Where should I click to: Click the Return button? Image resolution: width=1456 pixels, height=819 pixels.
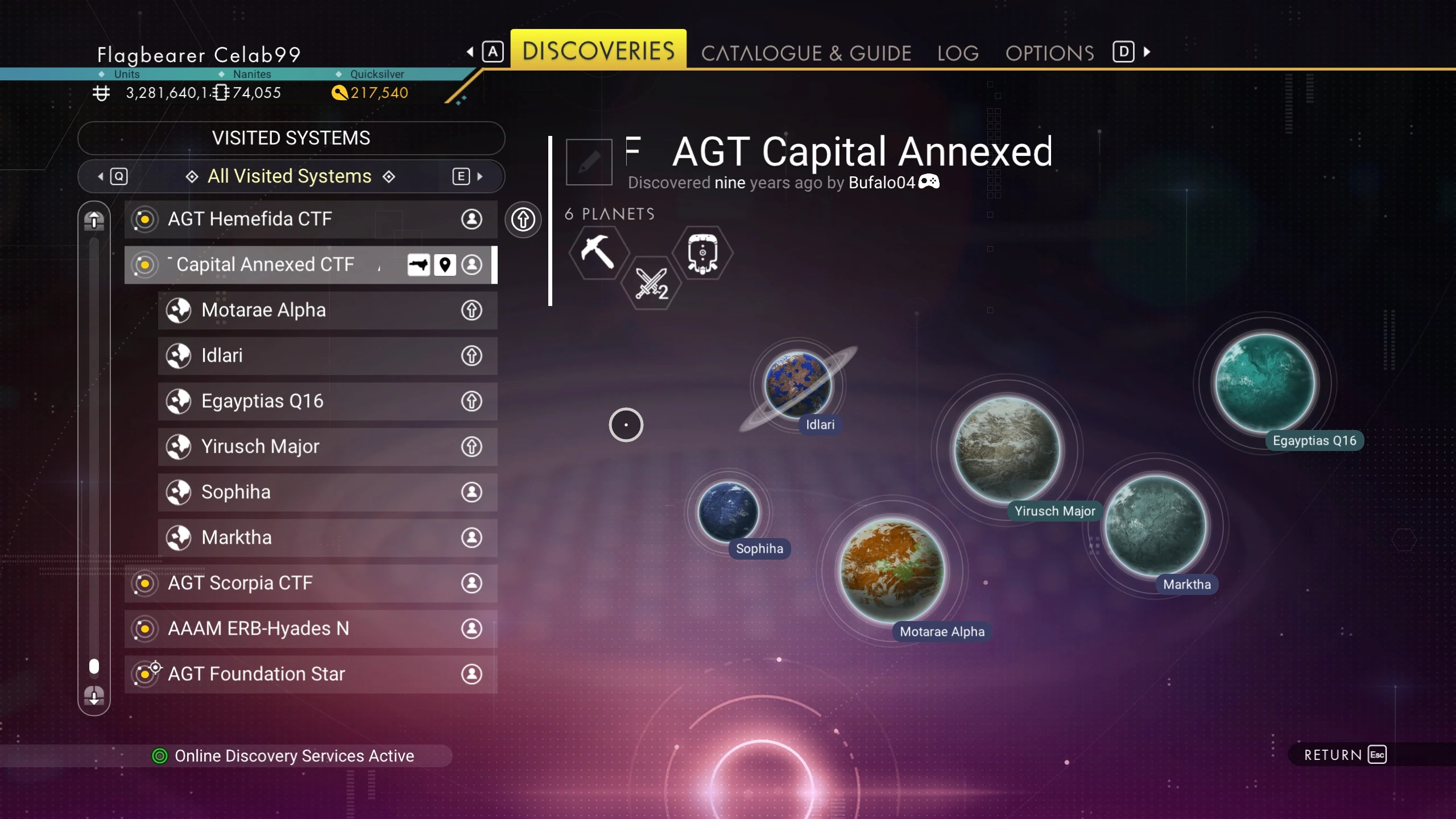pos(1345,755)
